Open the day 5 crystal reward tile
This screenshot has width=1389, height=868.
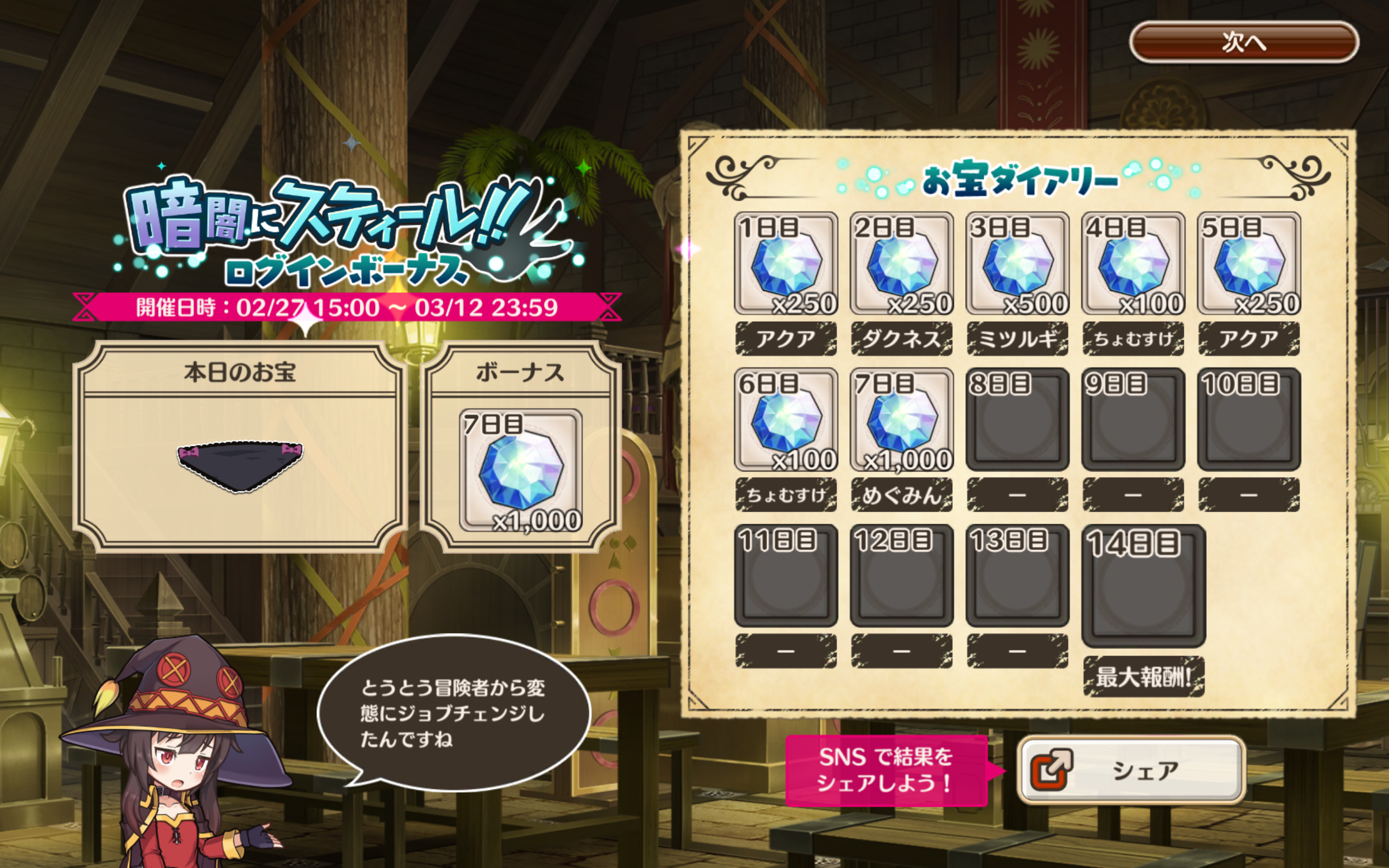[x=1248, y=264]
